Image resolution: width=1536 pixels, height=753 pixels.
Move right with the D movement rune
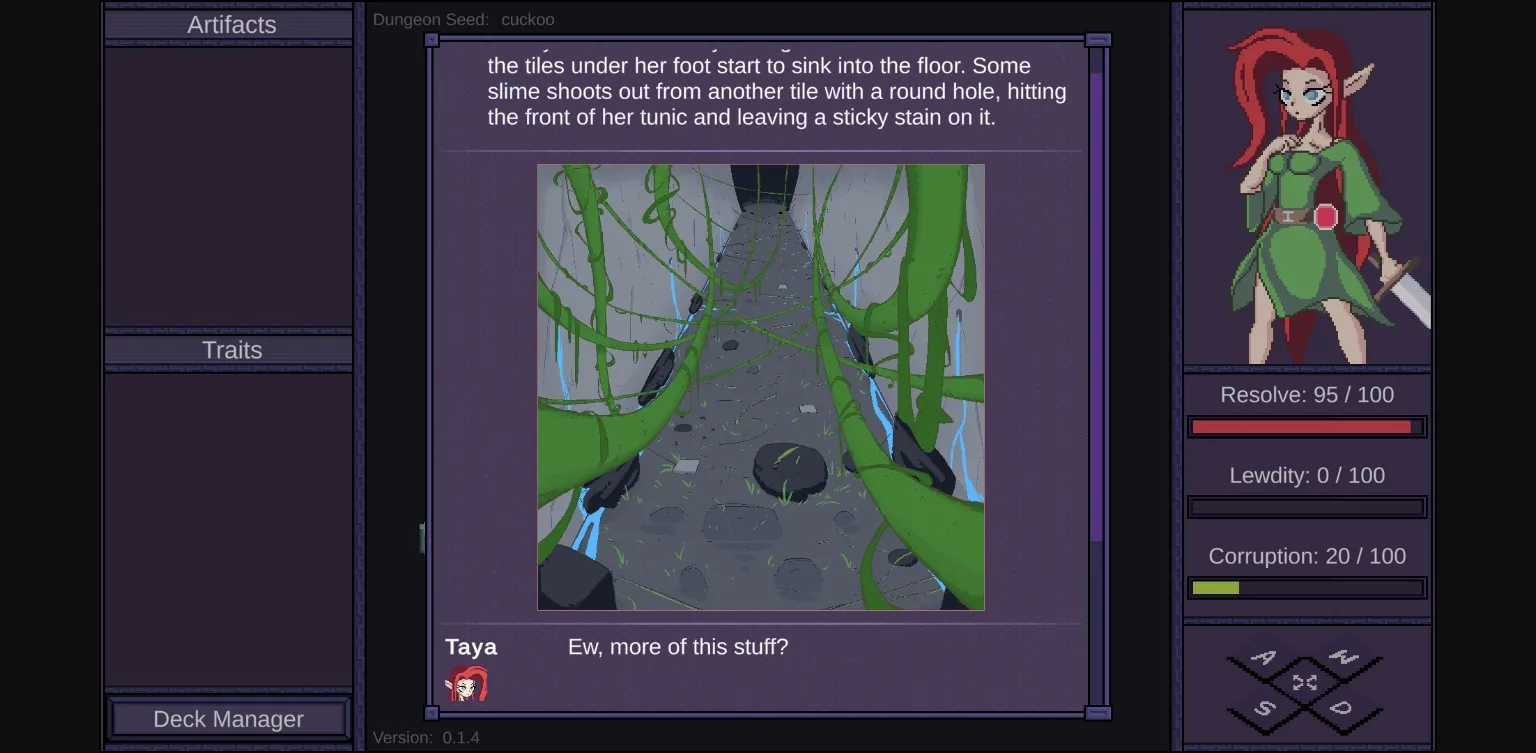[1341, 708]
